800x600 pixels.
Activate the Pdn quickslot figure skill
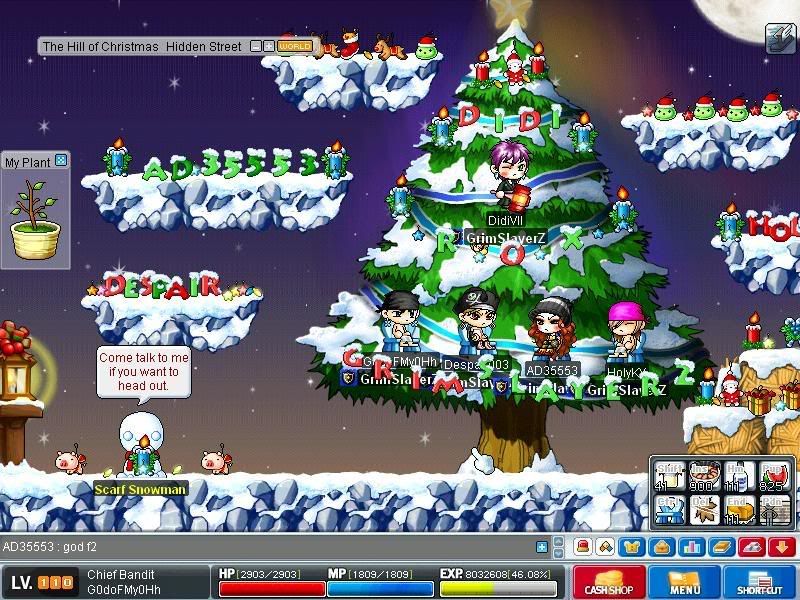pyautogui.click(x=771, y=510)
